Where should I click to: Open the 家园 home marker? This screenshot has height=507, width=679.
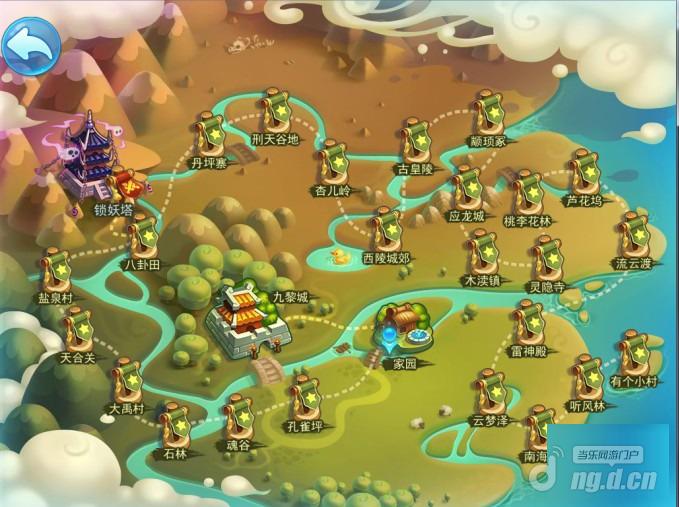click(x=402, y=327)
